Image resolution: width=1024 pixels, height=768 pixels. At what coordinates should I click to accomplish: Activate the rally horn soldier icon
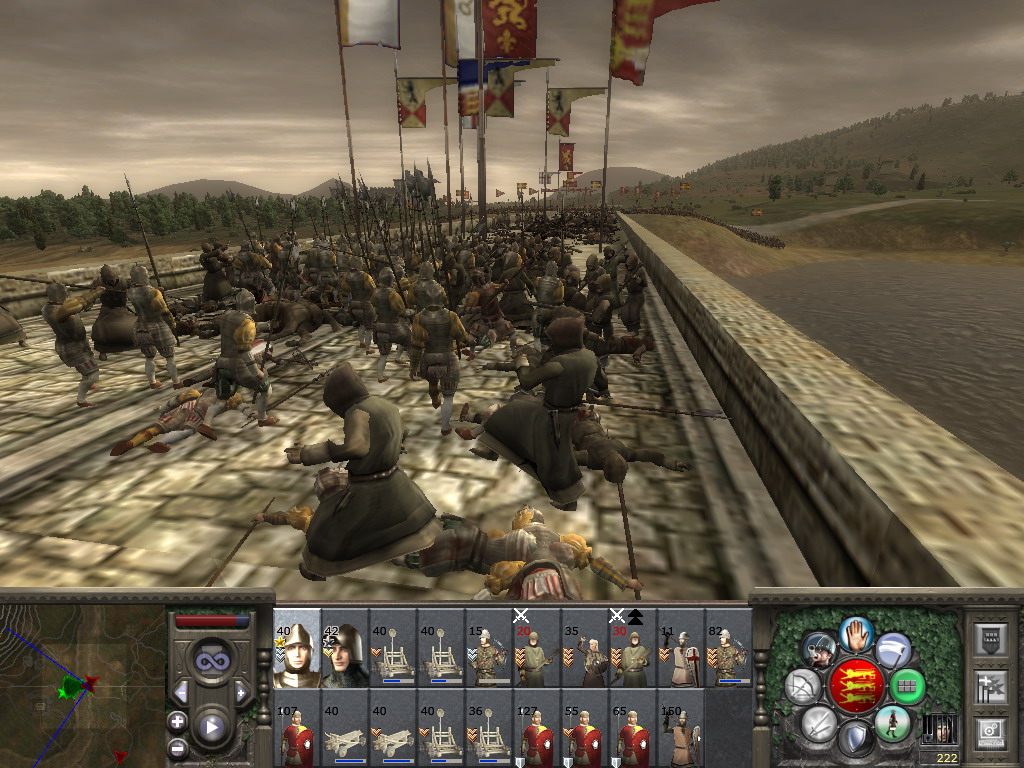[819, 648]
